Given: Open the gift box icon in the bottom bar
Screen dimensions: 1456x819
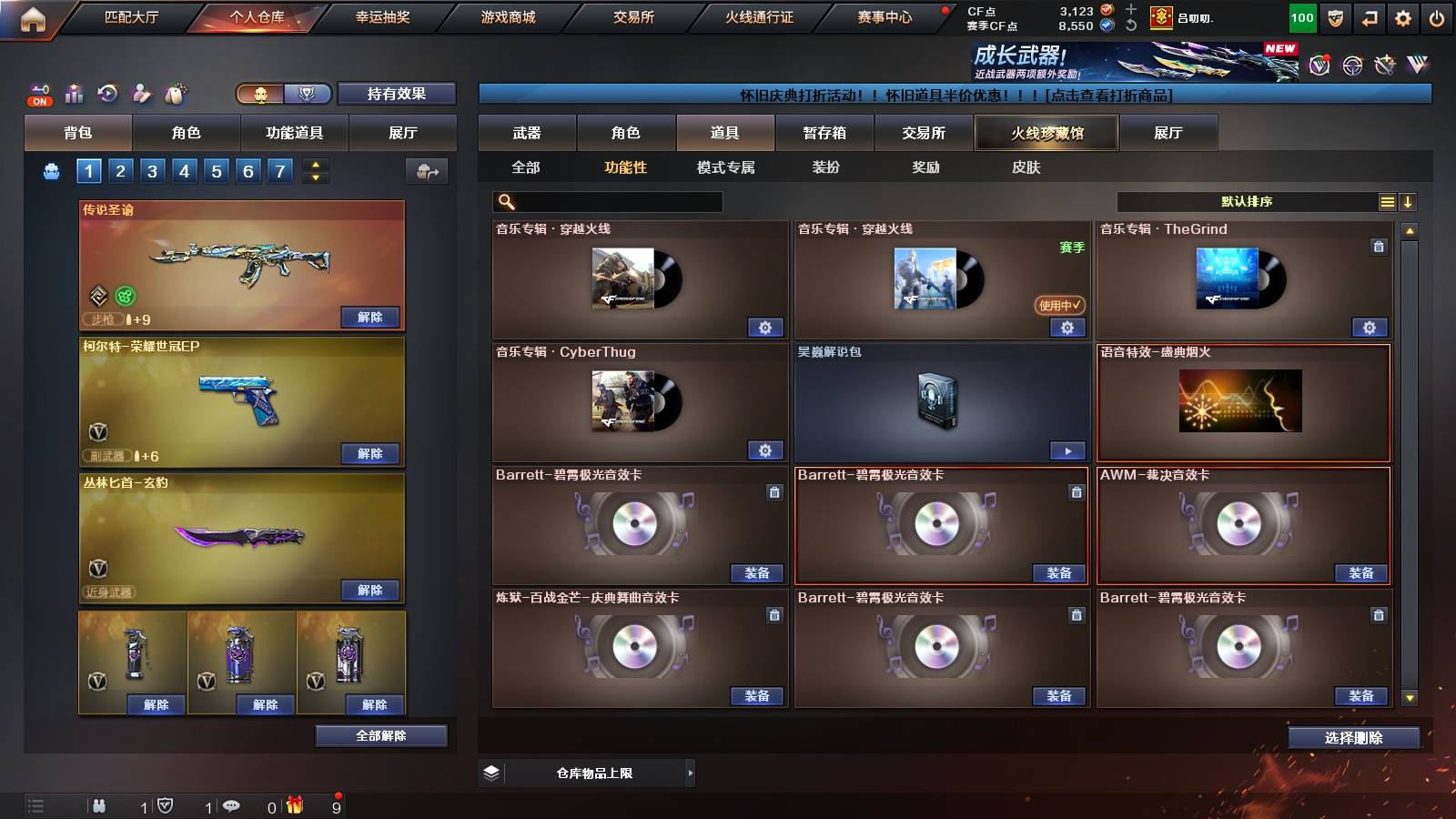Looking at the screenshot, I should (293, 804).
